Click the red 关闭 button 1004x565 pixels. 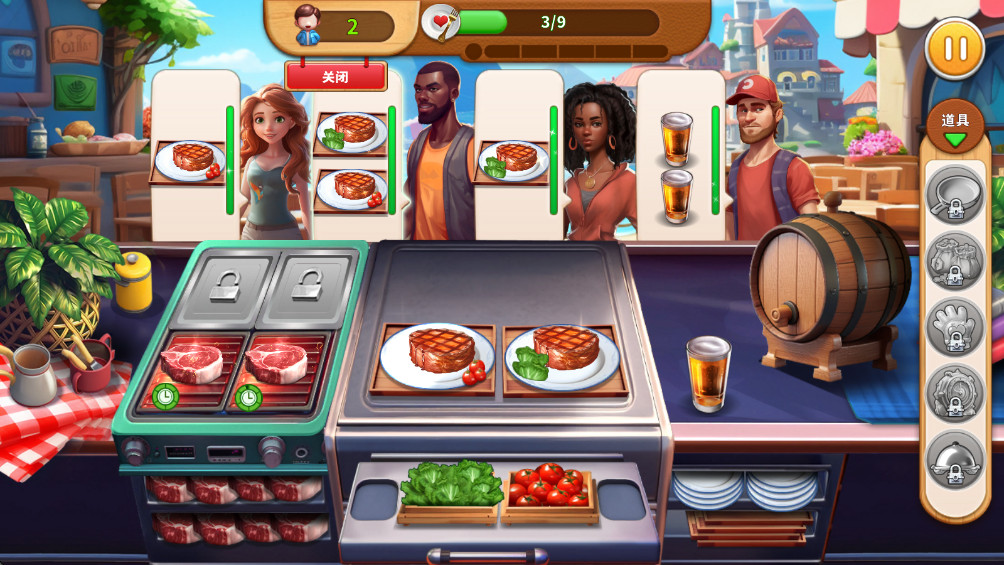pyautogui.click(x=336, y=77)
